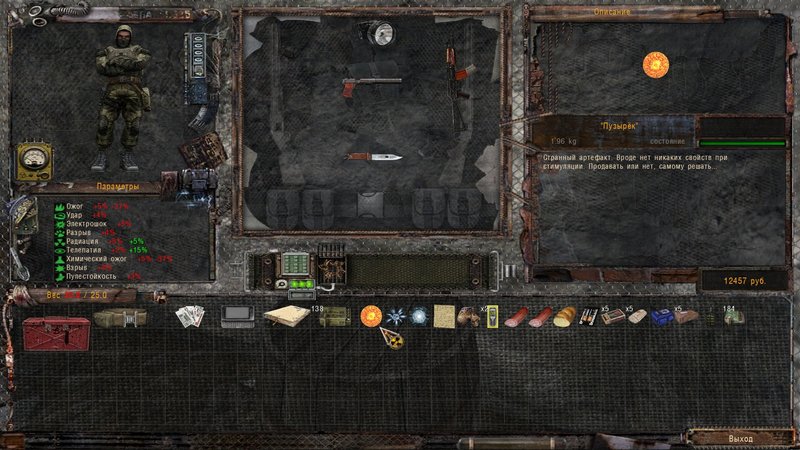The width and height of the screenshot is (800, 450).
Task: Select the green ammo box item
Action: (334, 317)
